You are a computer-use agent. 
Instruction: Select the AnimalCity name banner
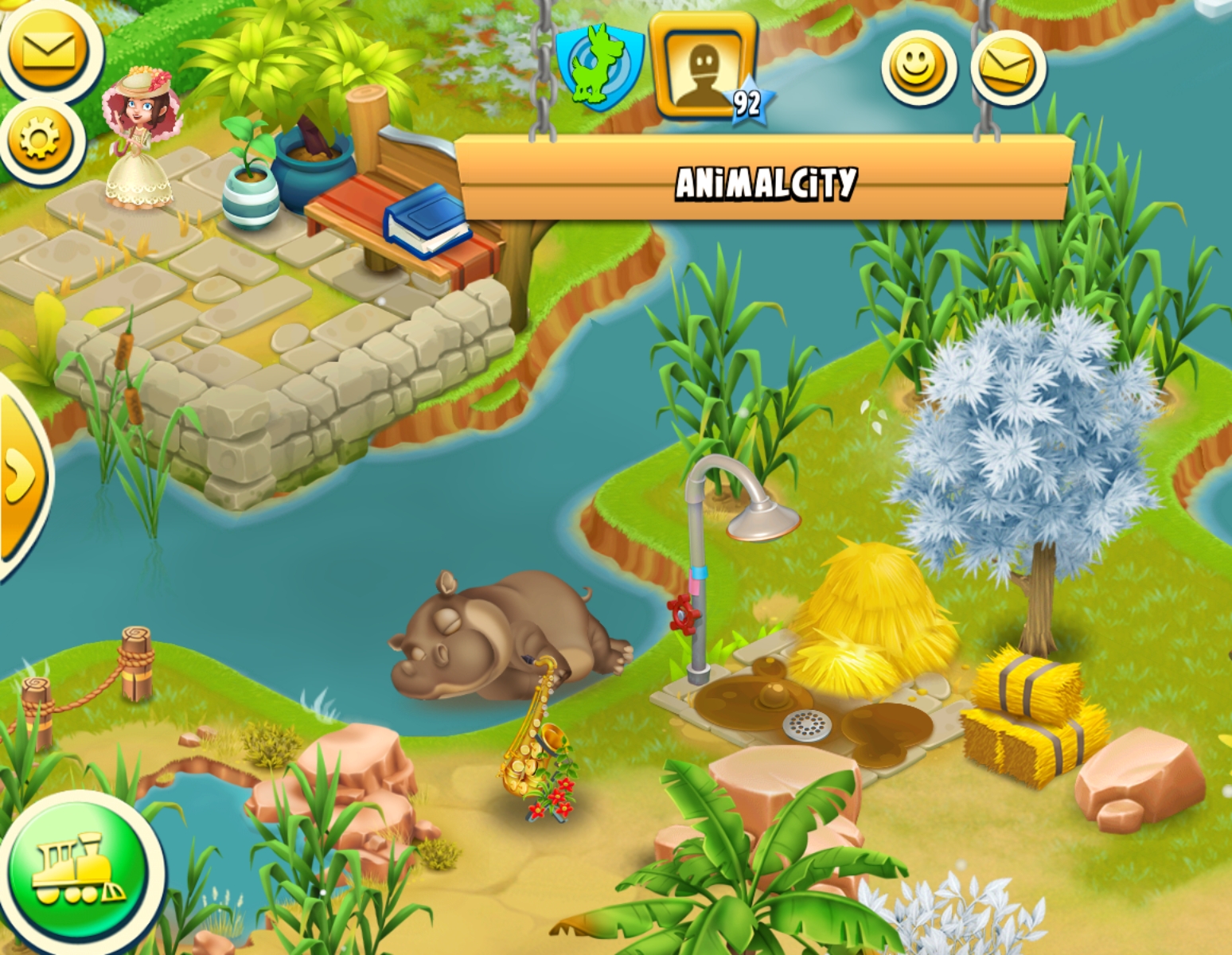[x=765, y=182]
